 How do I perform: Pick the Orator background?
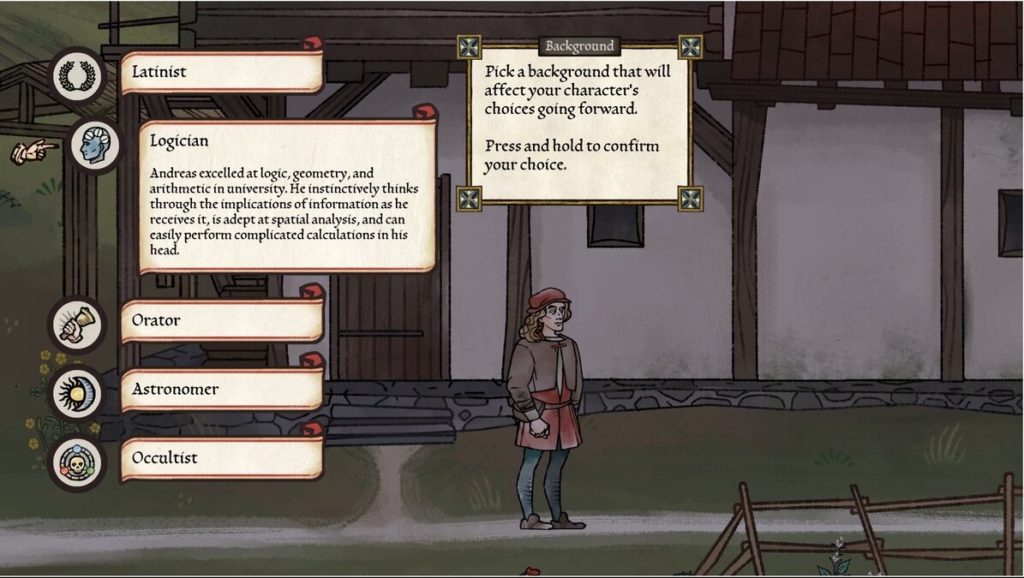[x=221, y=321]
